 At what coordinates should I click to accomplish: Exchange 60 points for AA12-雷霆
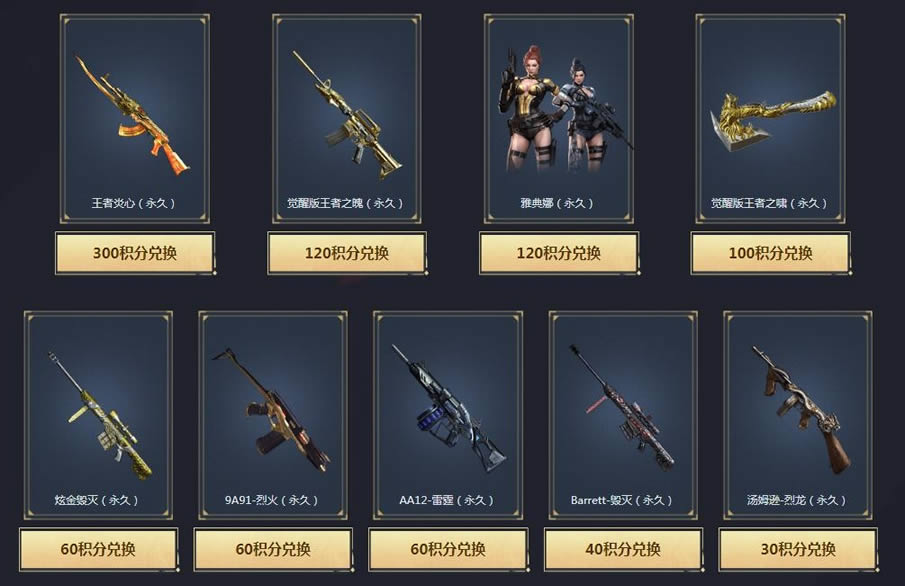pos(448,549)
